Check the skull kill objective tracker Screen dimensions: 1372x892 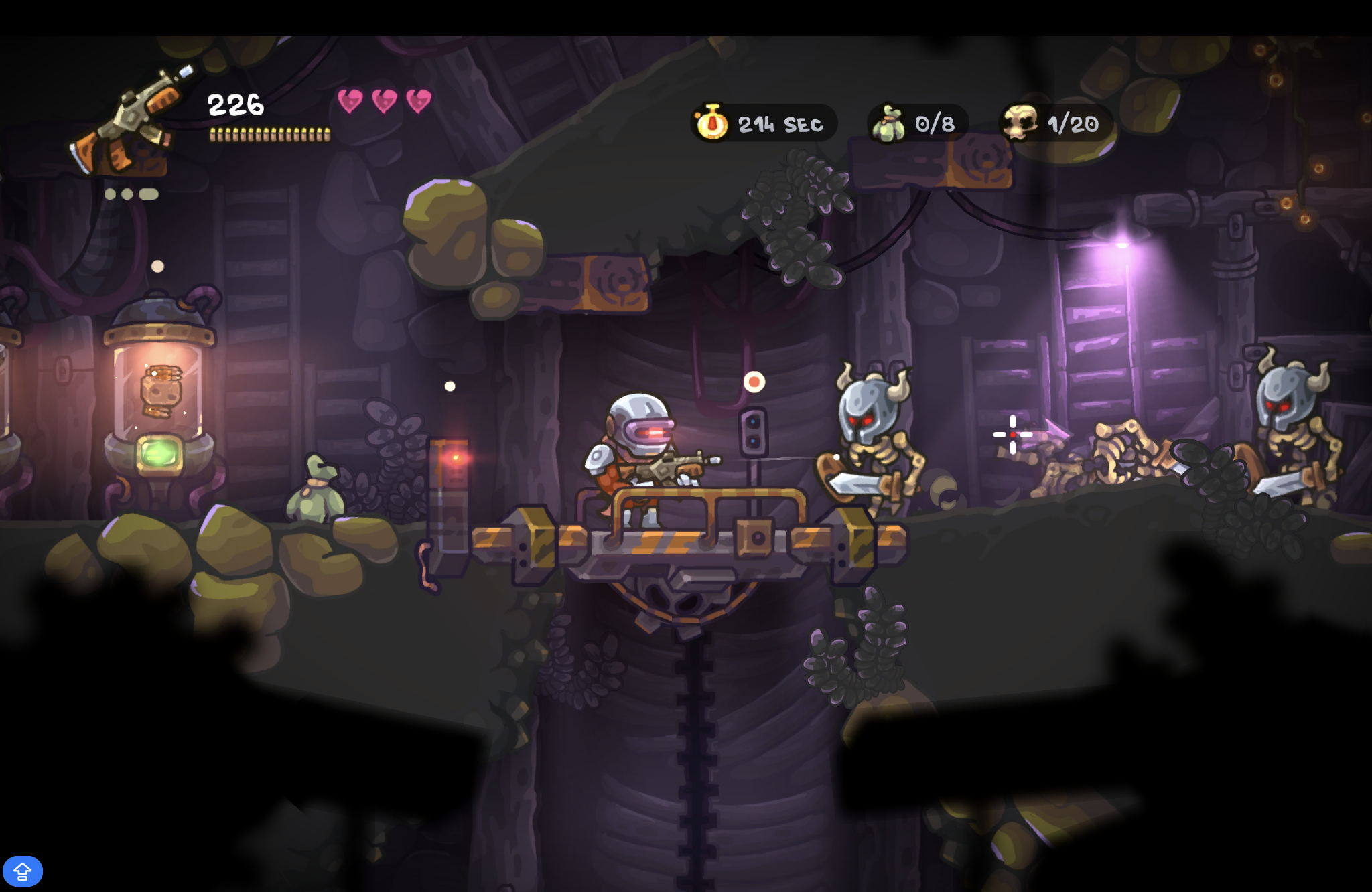[1054, 123]
